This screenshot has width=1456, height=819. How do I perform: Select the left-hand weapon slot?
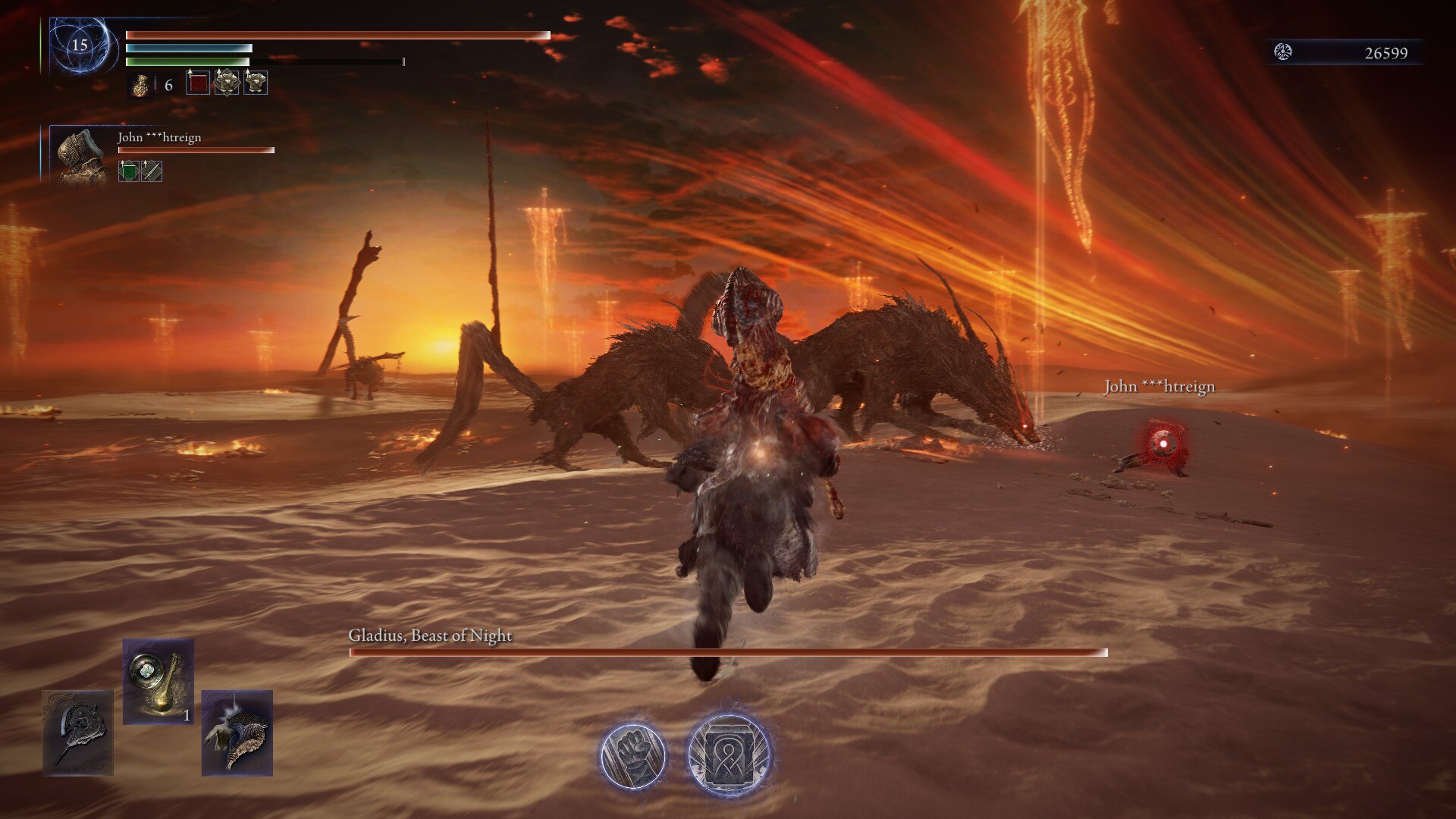coord(77,733)
